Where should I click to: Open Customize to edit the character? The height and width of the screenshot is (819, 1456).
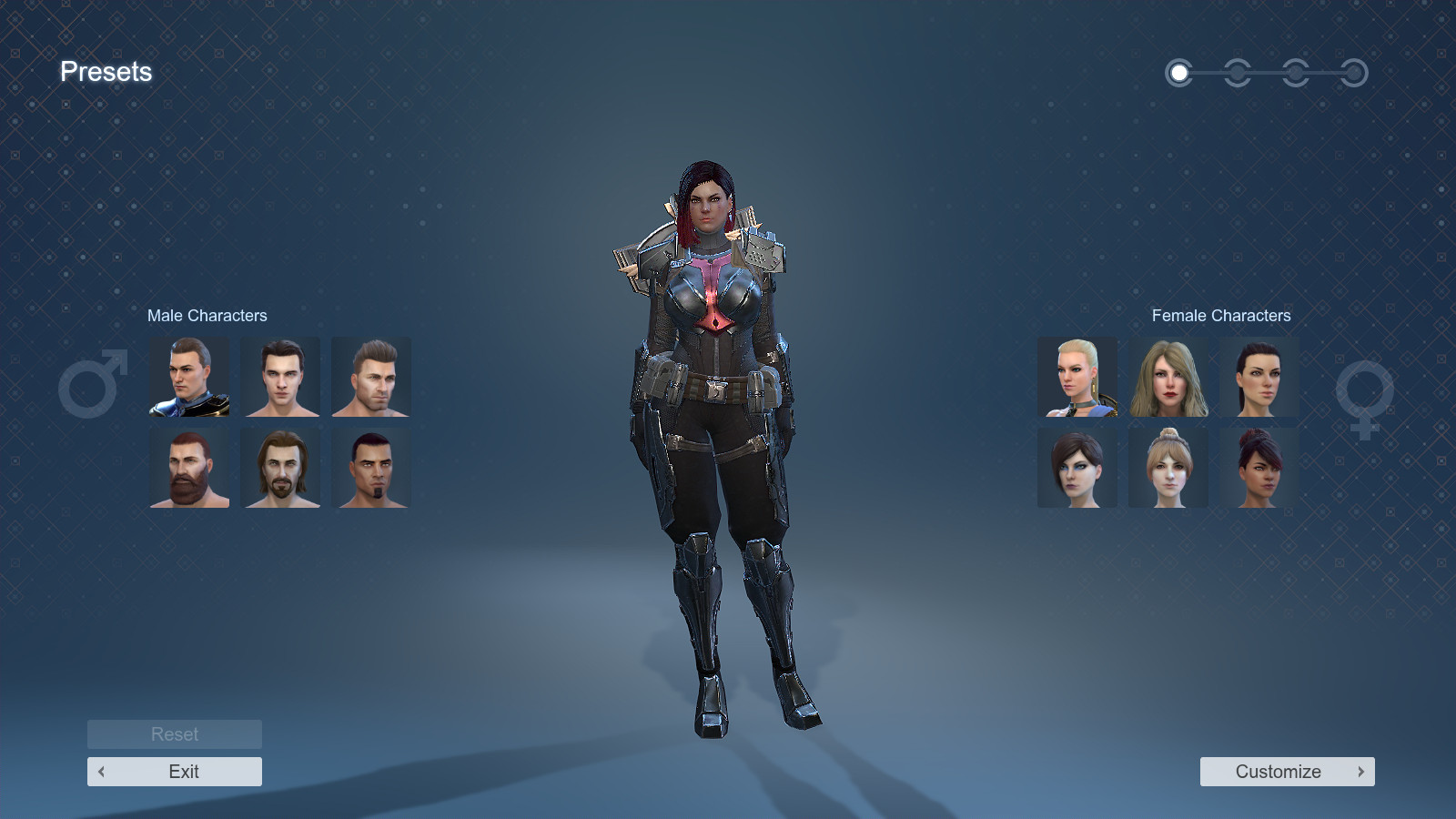(1279, 771)
